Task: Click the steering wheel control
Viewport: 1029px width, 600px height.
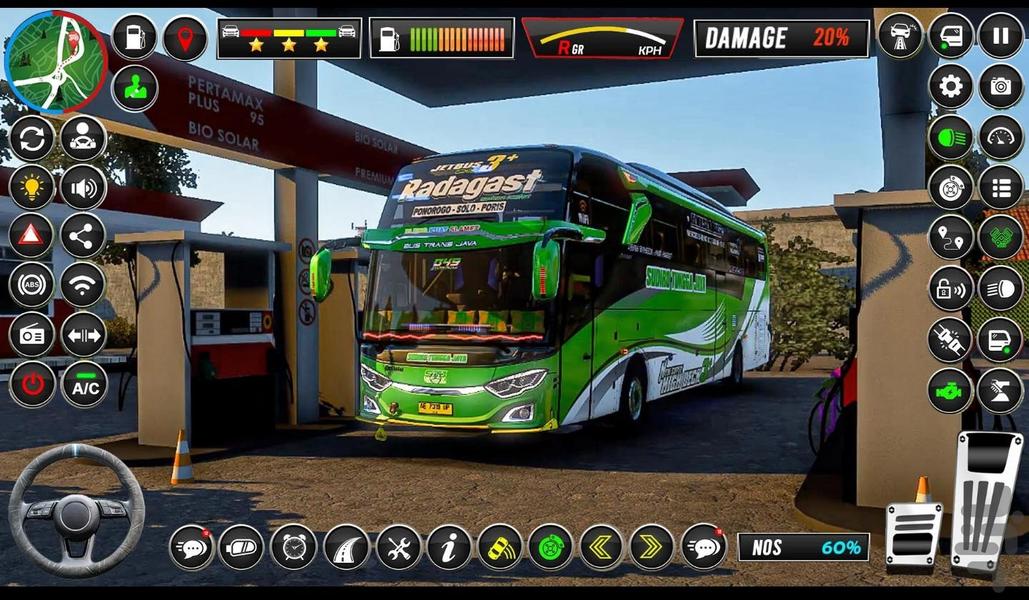Action: 76,511
